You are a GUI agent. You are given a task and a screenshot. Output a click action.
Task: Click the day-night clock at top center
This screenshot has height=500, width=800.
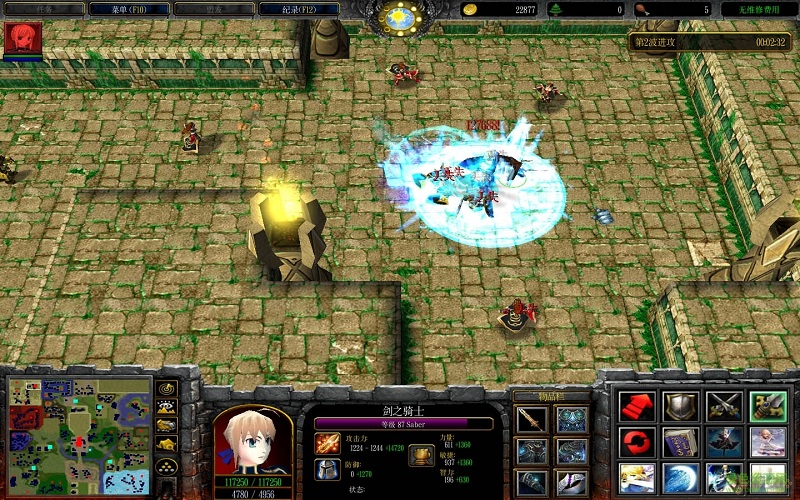point(399,16)
